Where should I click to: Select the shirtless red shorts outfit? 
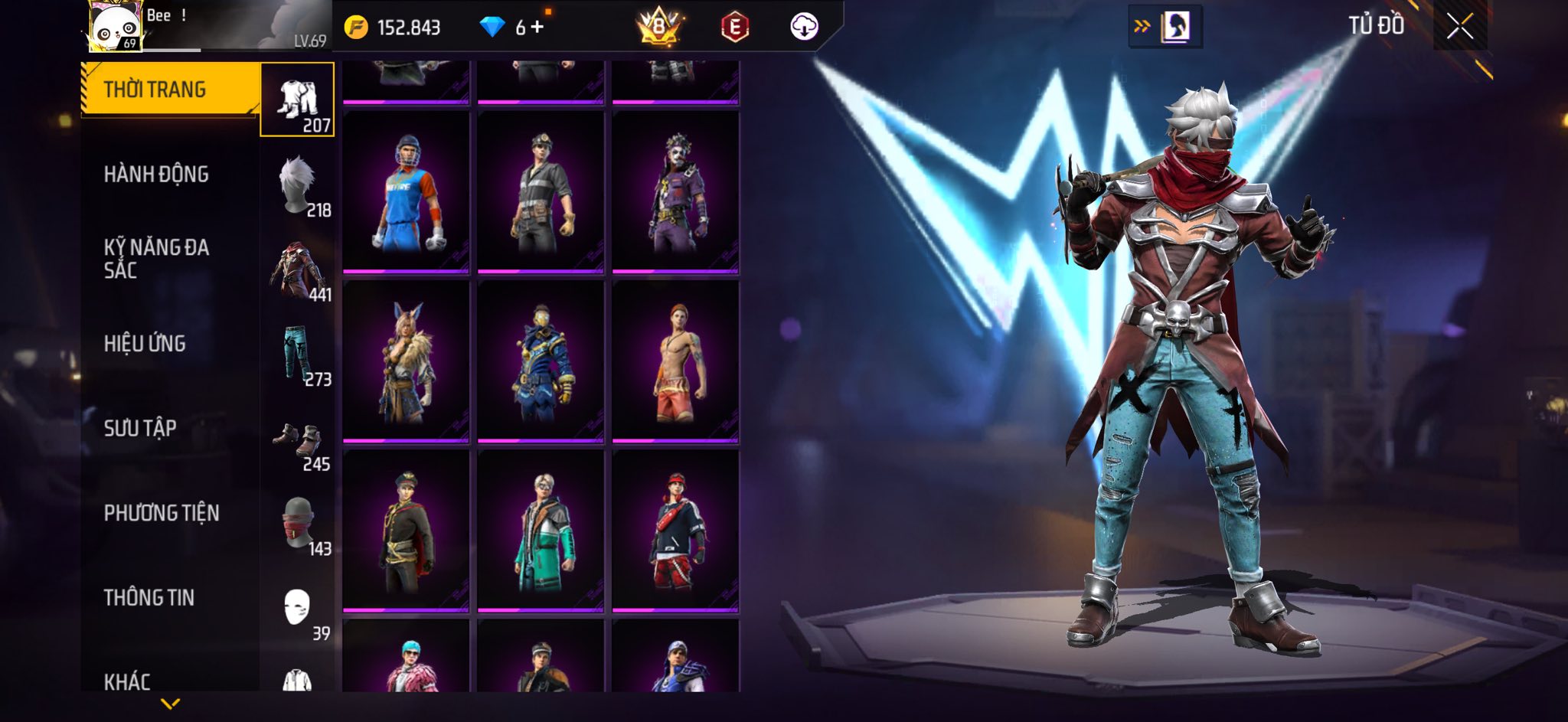675,361
